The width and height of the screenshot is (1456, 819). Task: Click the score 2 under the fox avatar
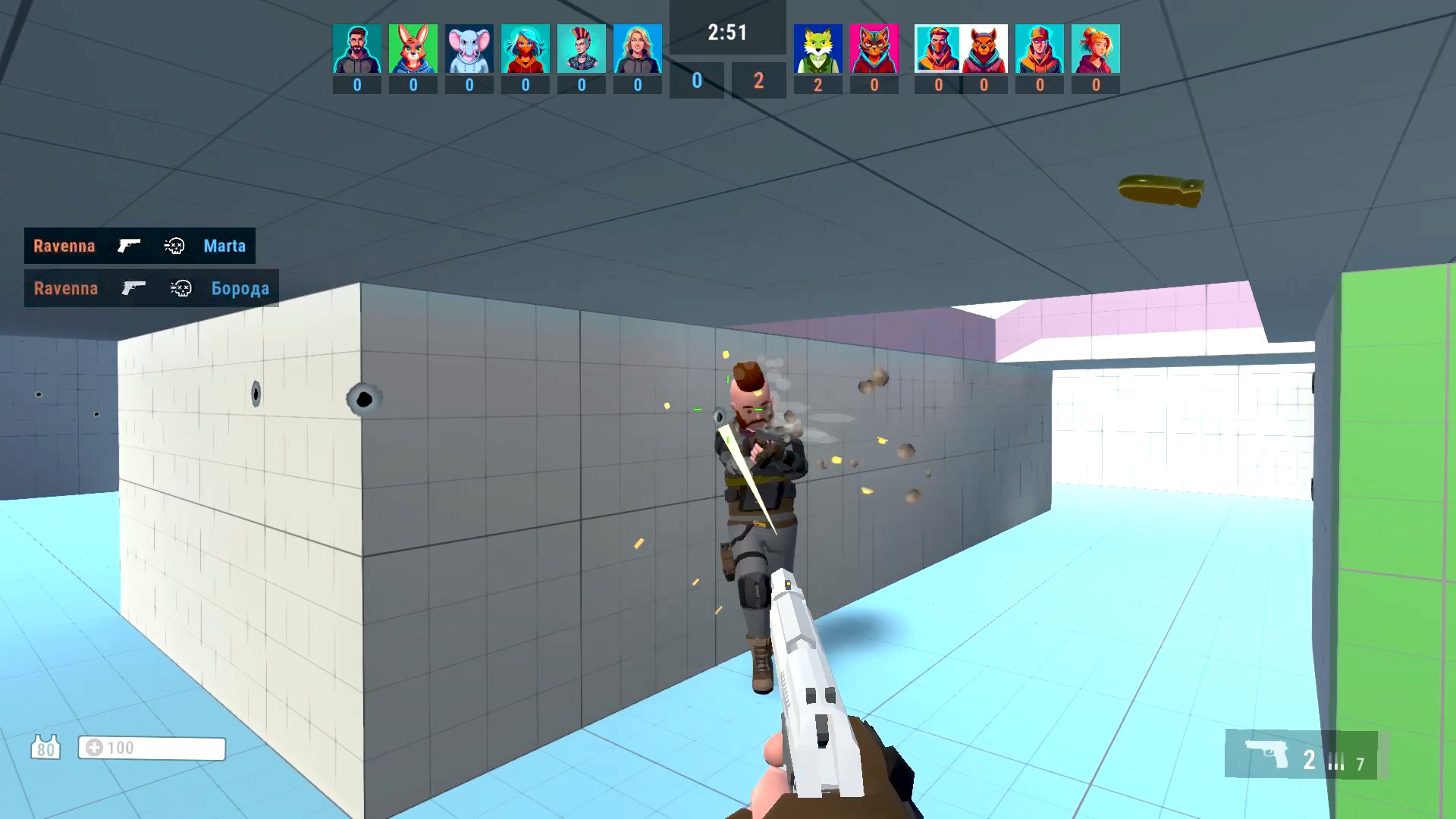pos(818,86)
